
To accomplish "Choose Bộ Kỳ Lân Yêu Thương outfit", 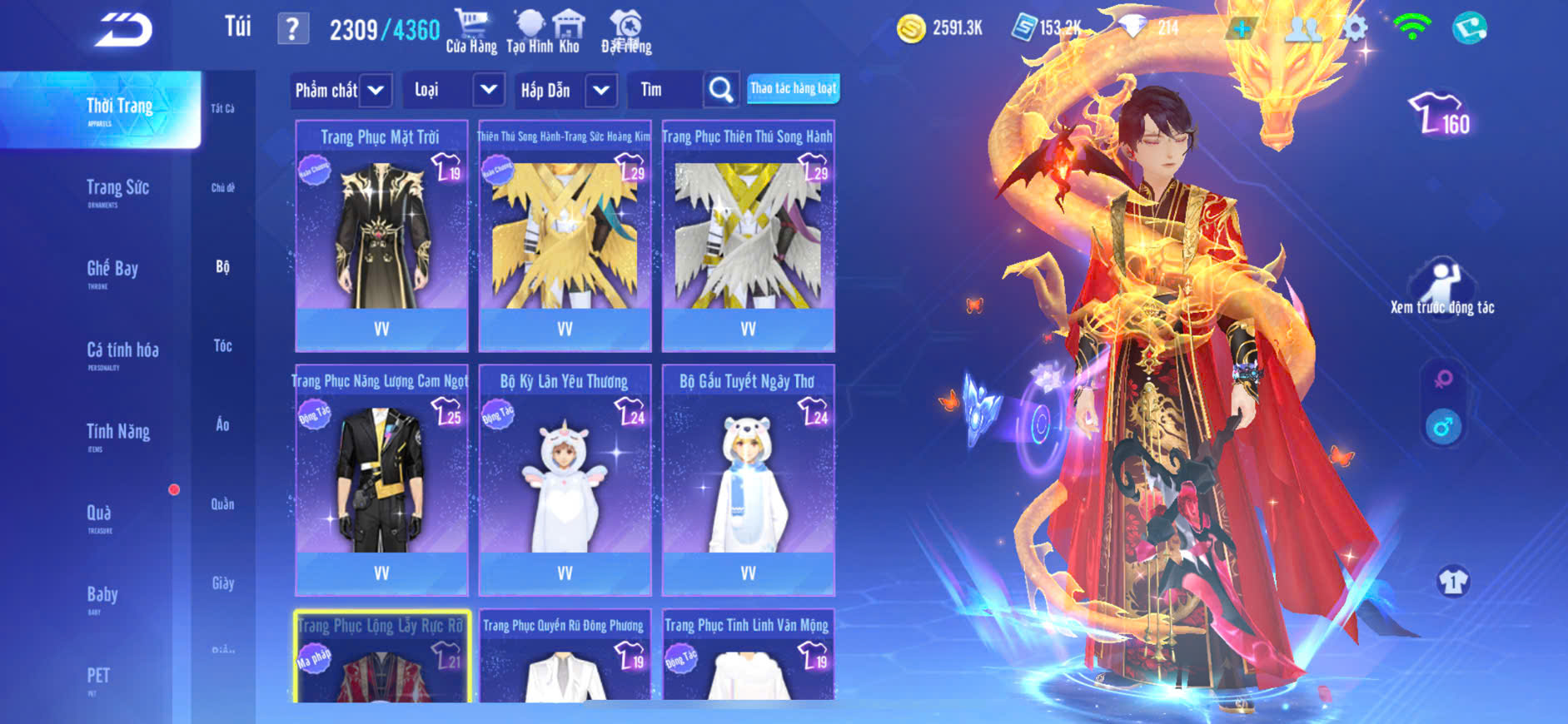I will [565, 480].
